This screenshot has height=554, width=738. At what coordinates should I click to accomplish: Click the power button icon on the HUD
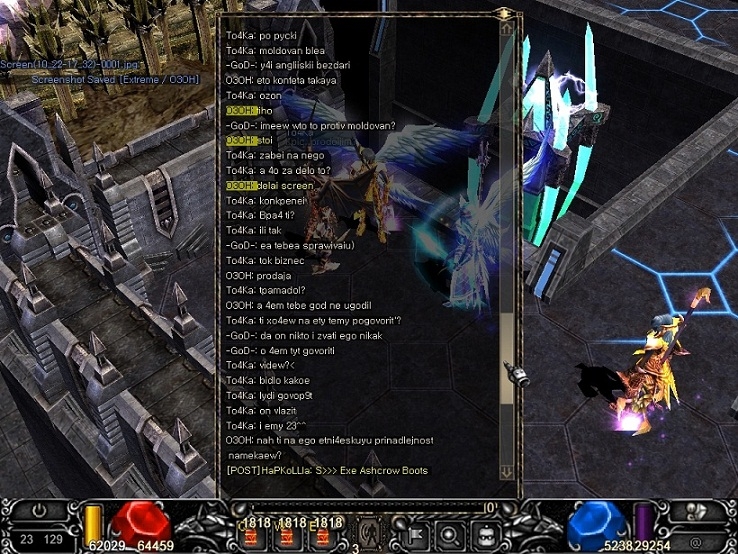click(x=39, y=511)
